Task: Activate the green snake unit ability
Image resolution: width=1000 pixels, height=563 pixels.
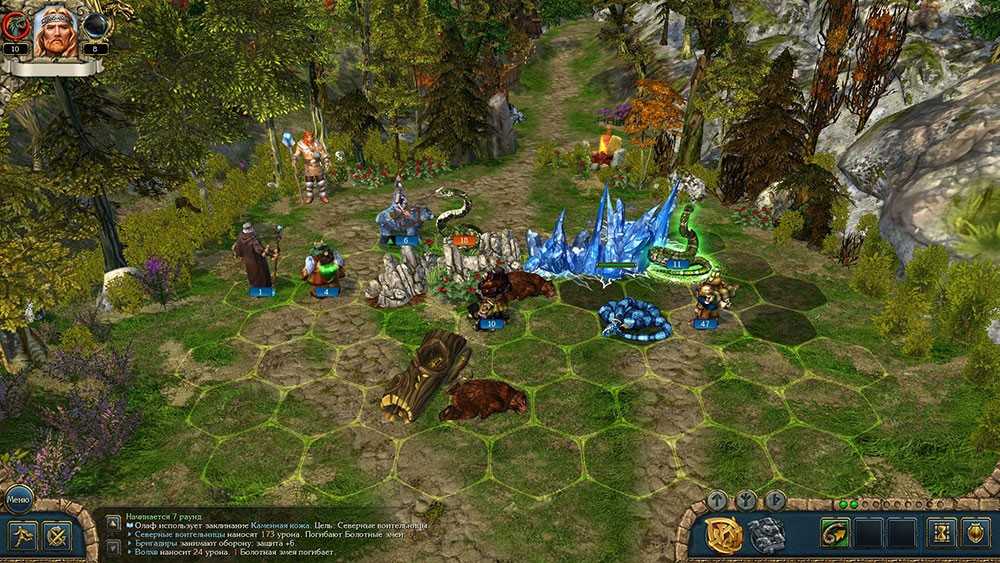Action: coord(835,533)
